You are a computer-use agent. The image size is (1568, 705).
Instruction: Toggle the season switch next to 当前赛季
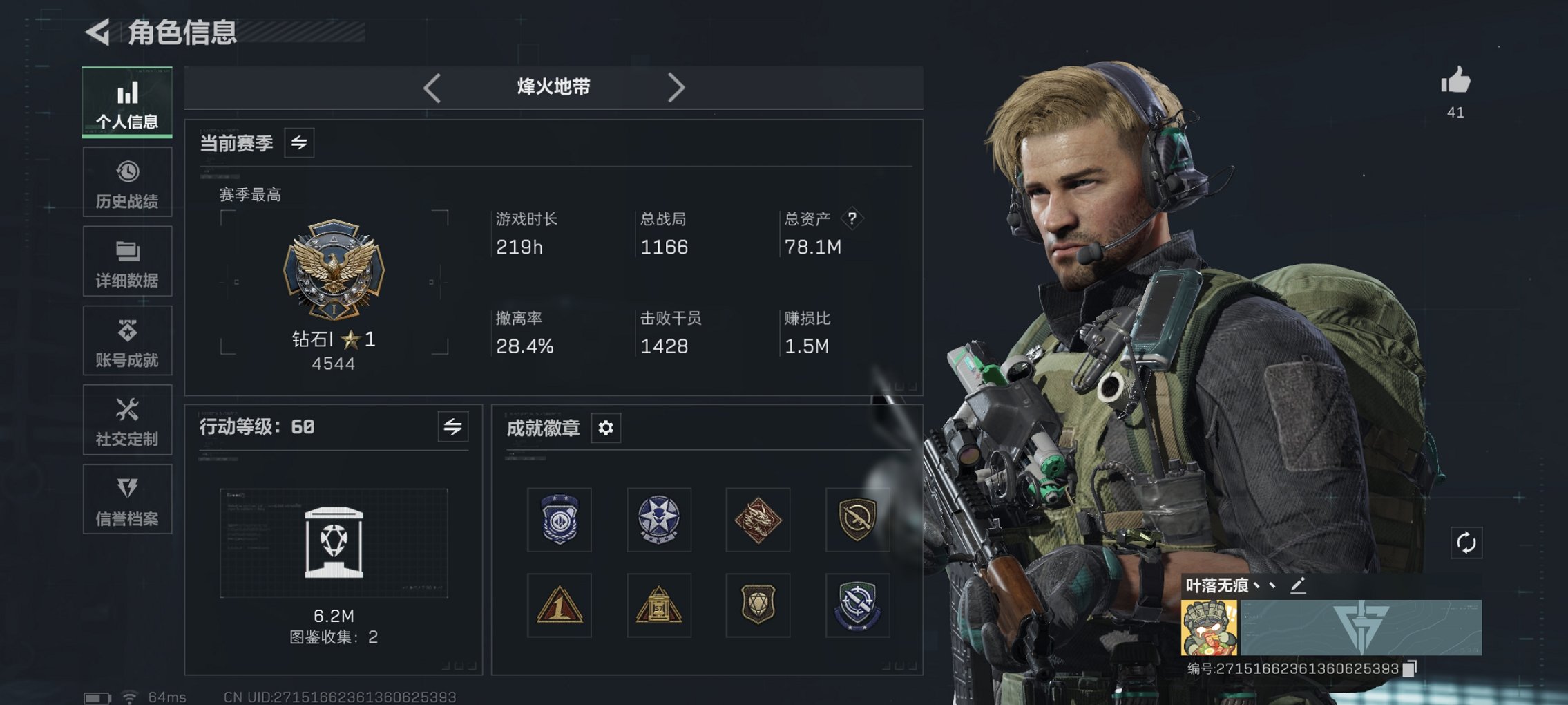click(x=300, y=143)
